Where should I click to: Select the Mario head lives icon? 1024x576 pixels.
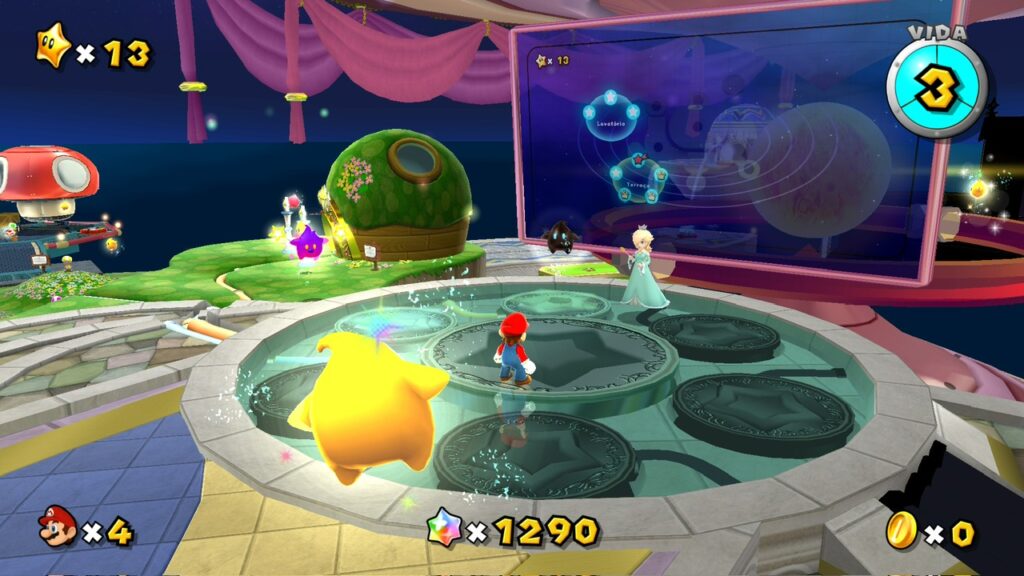58,526
